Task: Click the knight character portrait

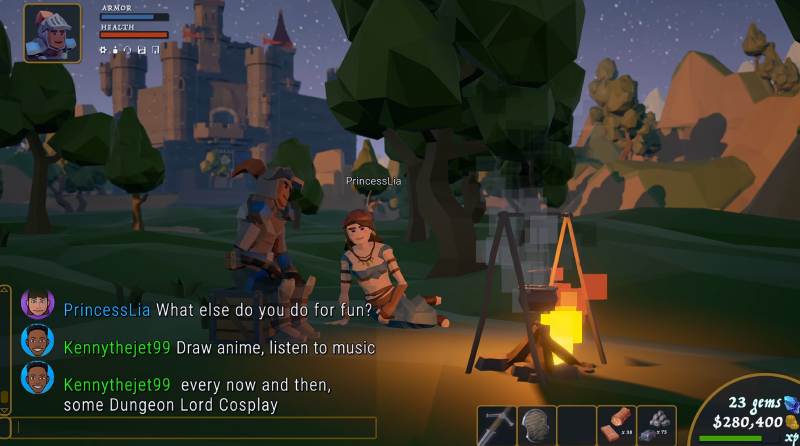Action: [52, 32]
